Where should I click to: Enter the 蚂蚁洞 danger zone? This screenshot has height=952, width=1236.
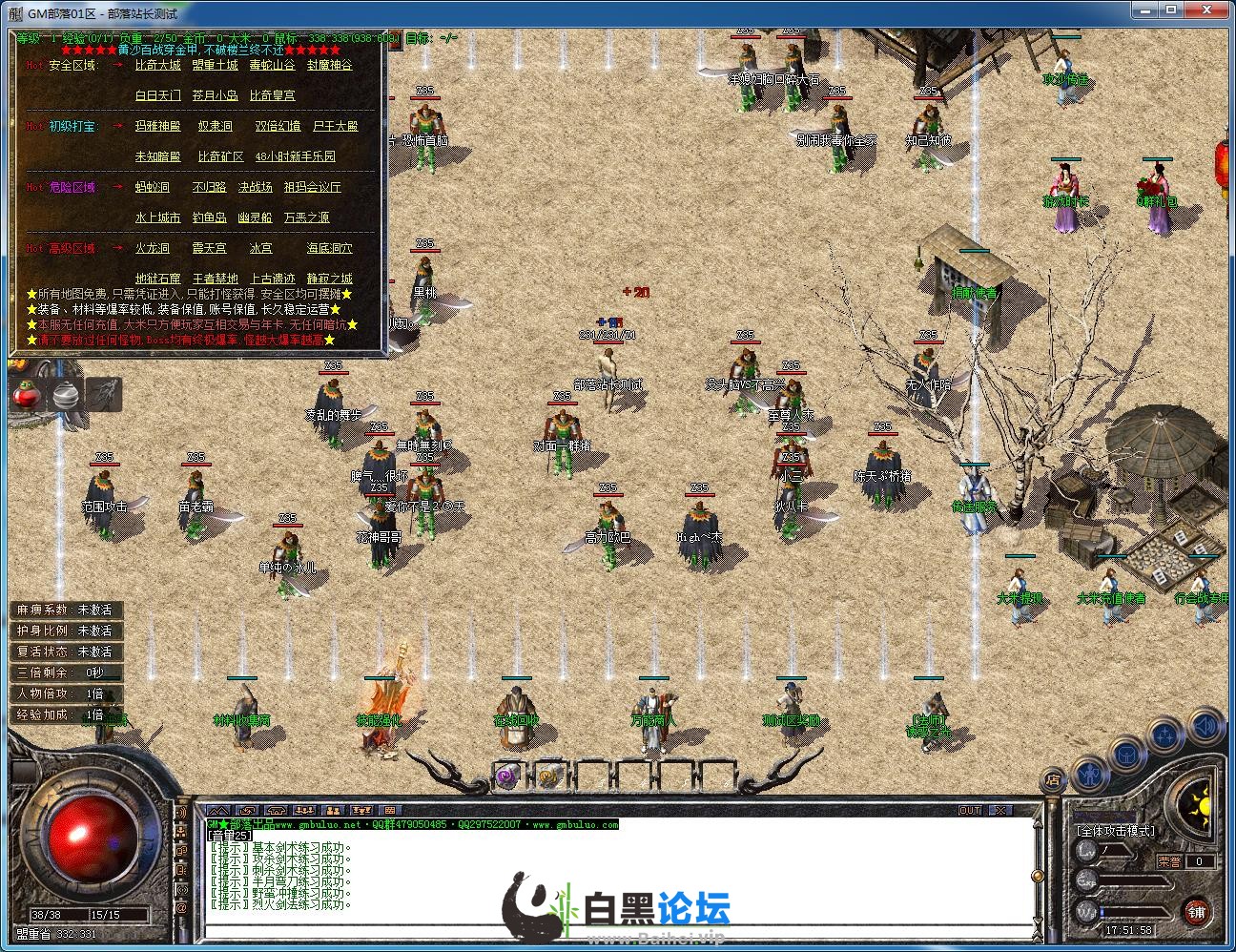tap(152, 188)
